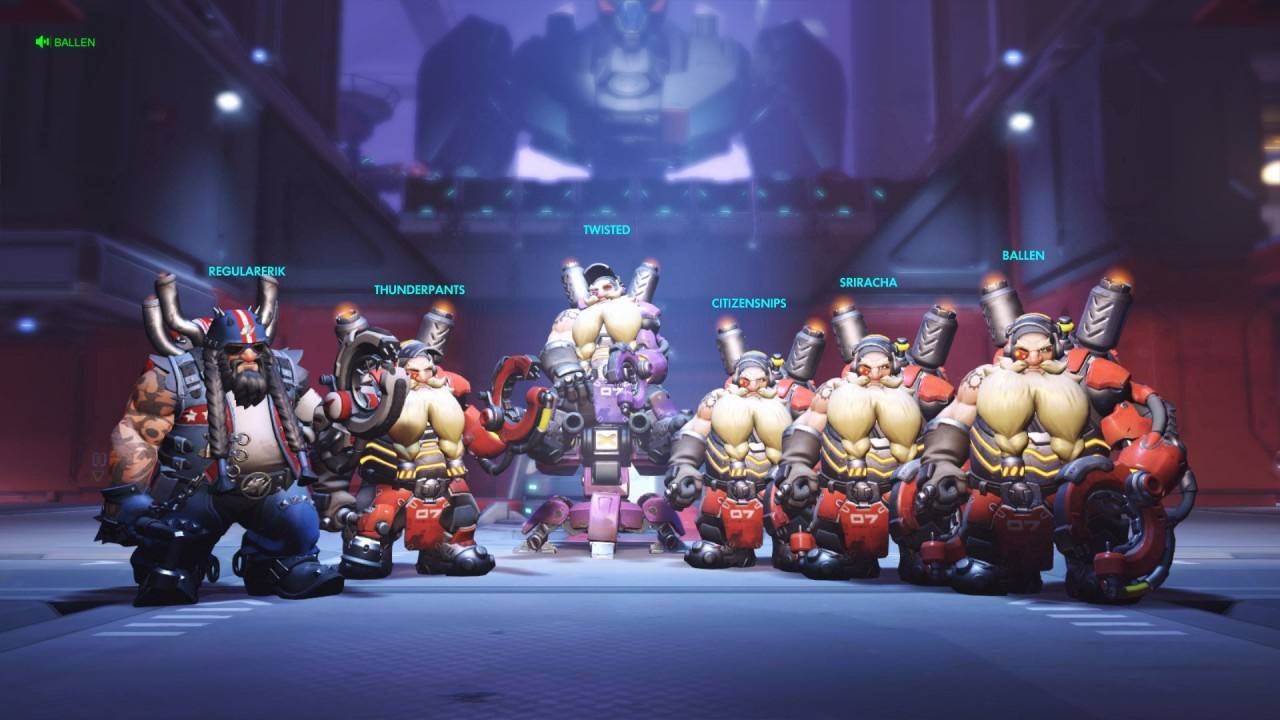Click the BALLEN voice chat speaker indicator
The image size is (1280, 720).
(x=43, y=42)
